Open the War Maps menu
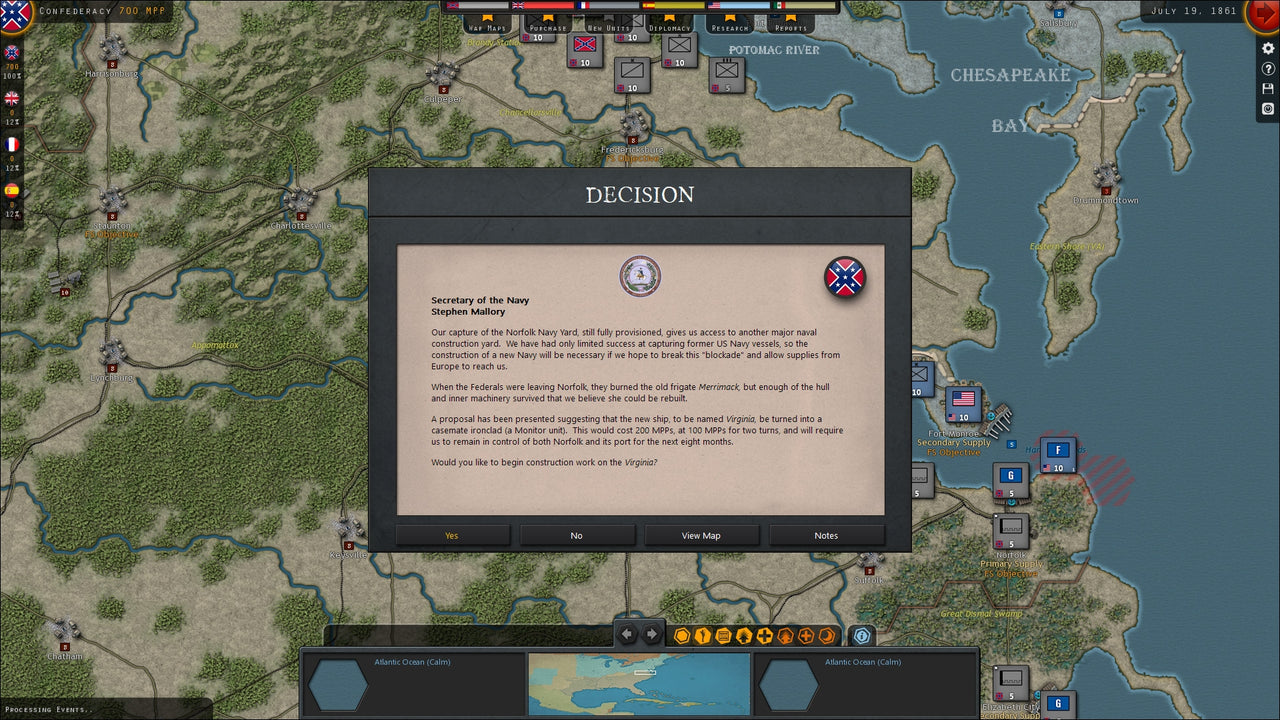 [x=487, y=27]
